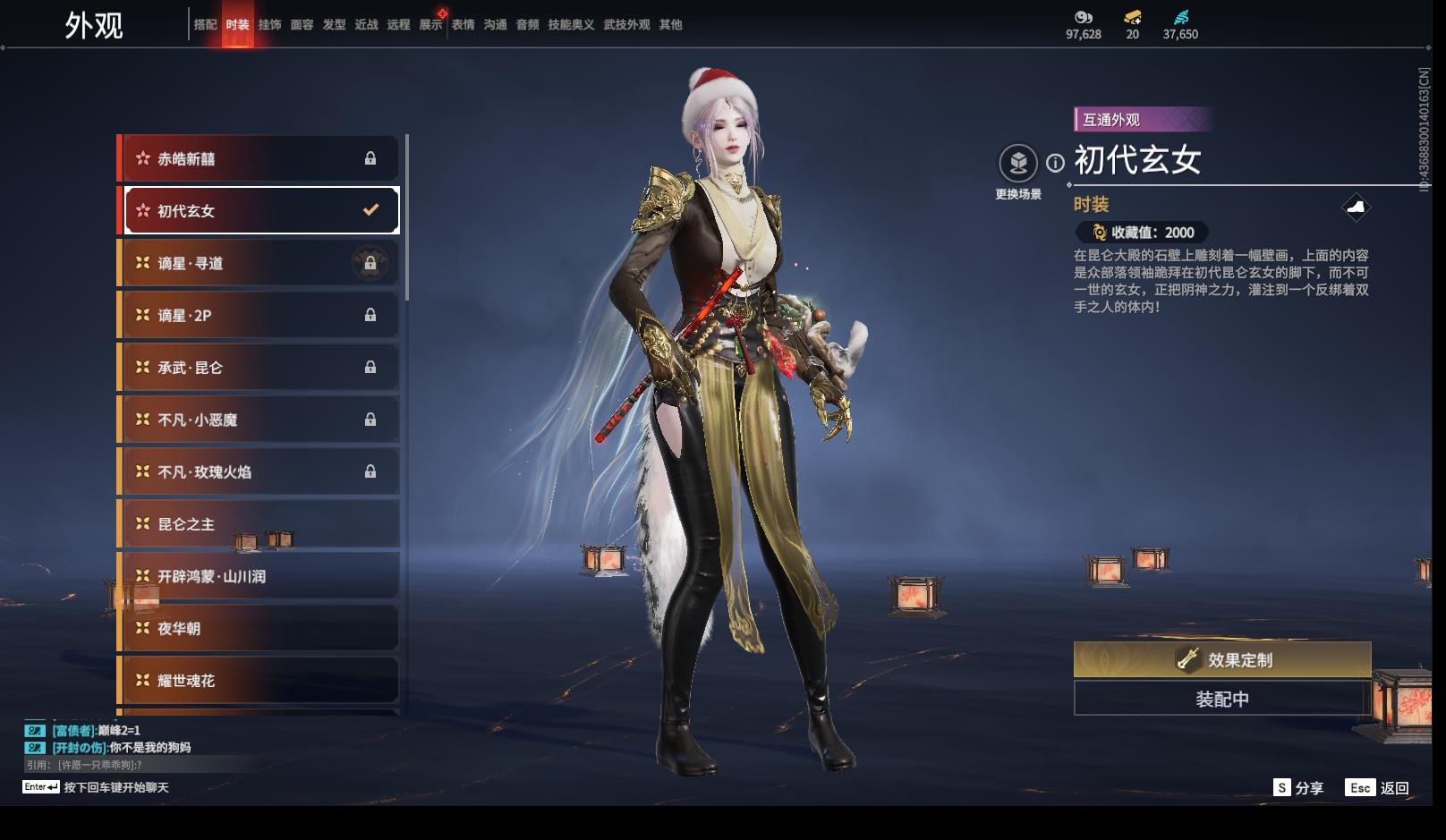Image resolution: width=1446 pixels, height=840 pixels.
Task: Switch to the 表情 tab
Action: (x=463, y=25)
